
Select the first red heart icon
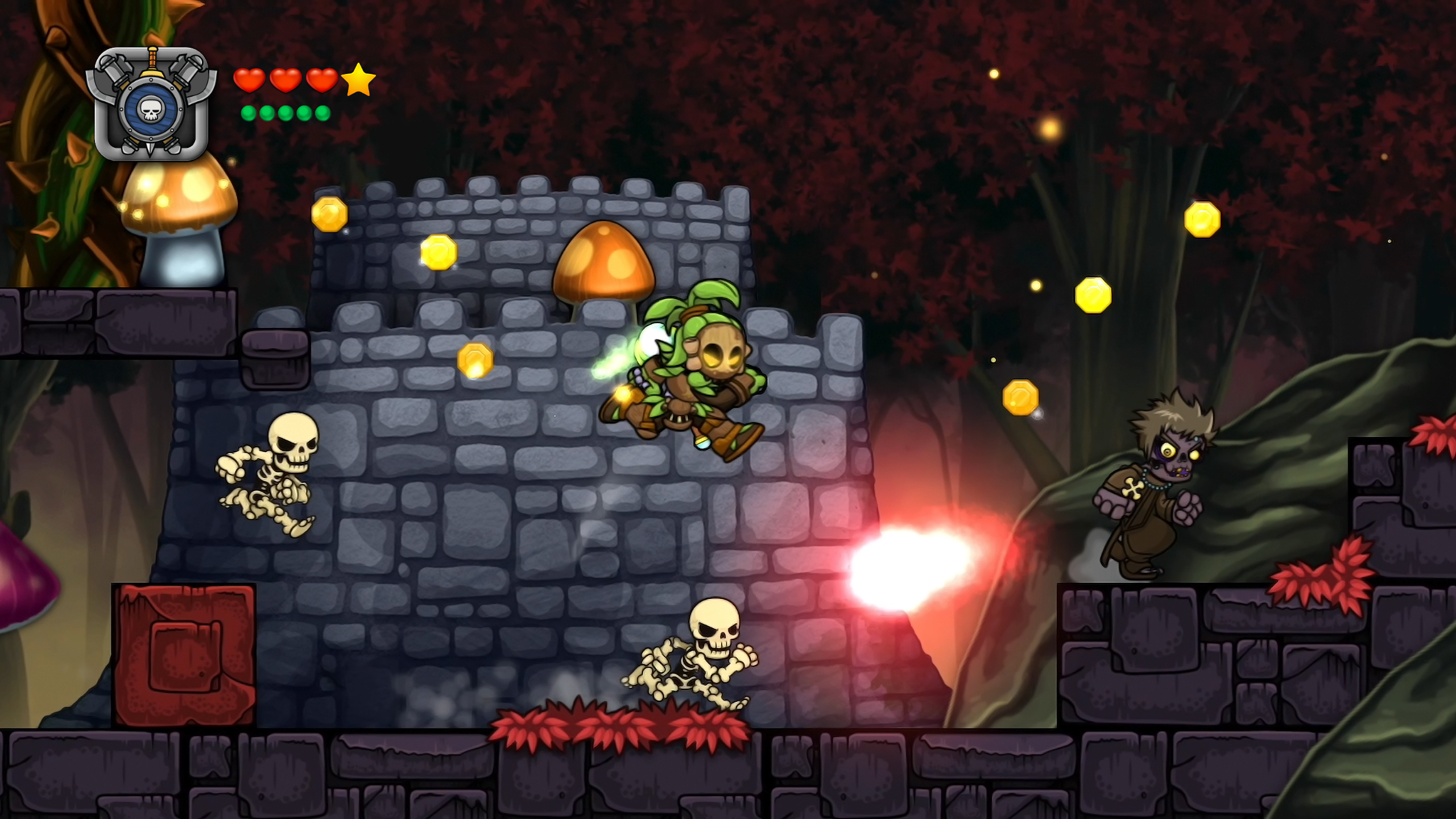click(x=250, y=81)
